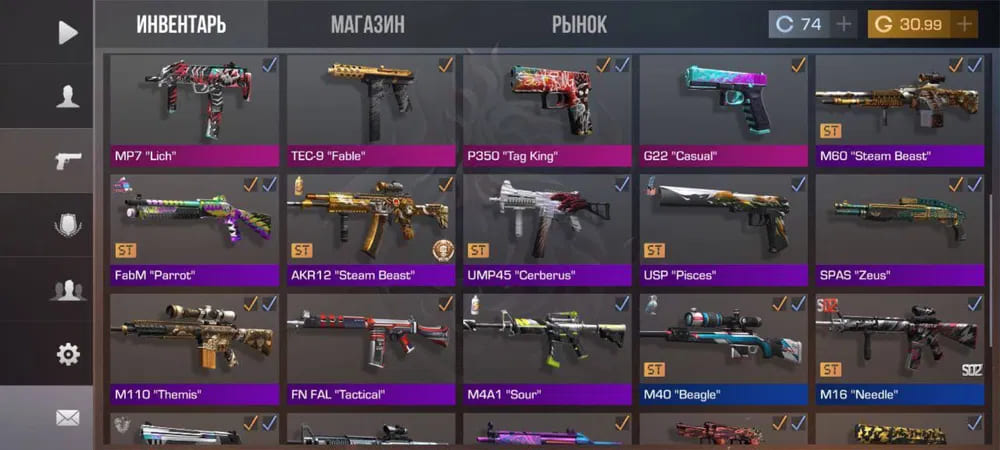Add more silver coins with the plus

pyautogui.click(x=845, y=24)
